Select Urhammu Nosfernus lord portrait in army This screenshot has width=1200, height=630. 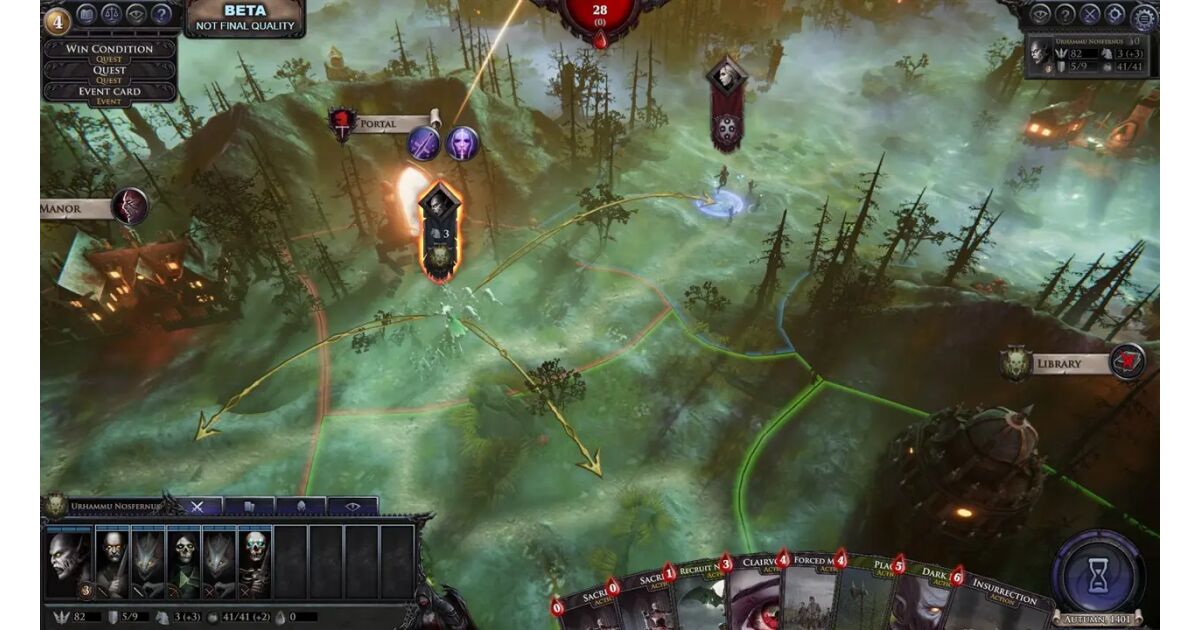tap(68, 565)
